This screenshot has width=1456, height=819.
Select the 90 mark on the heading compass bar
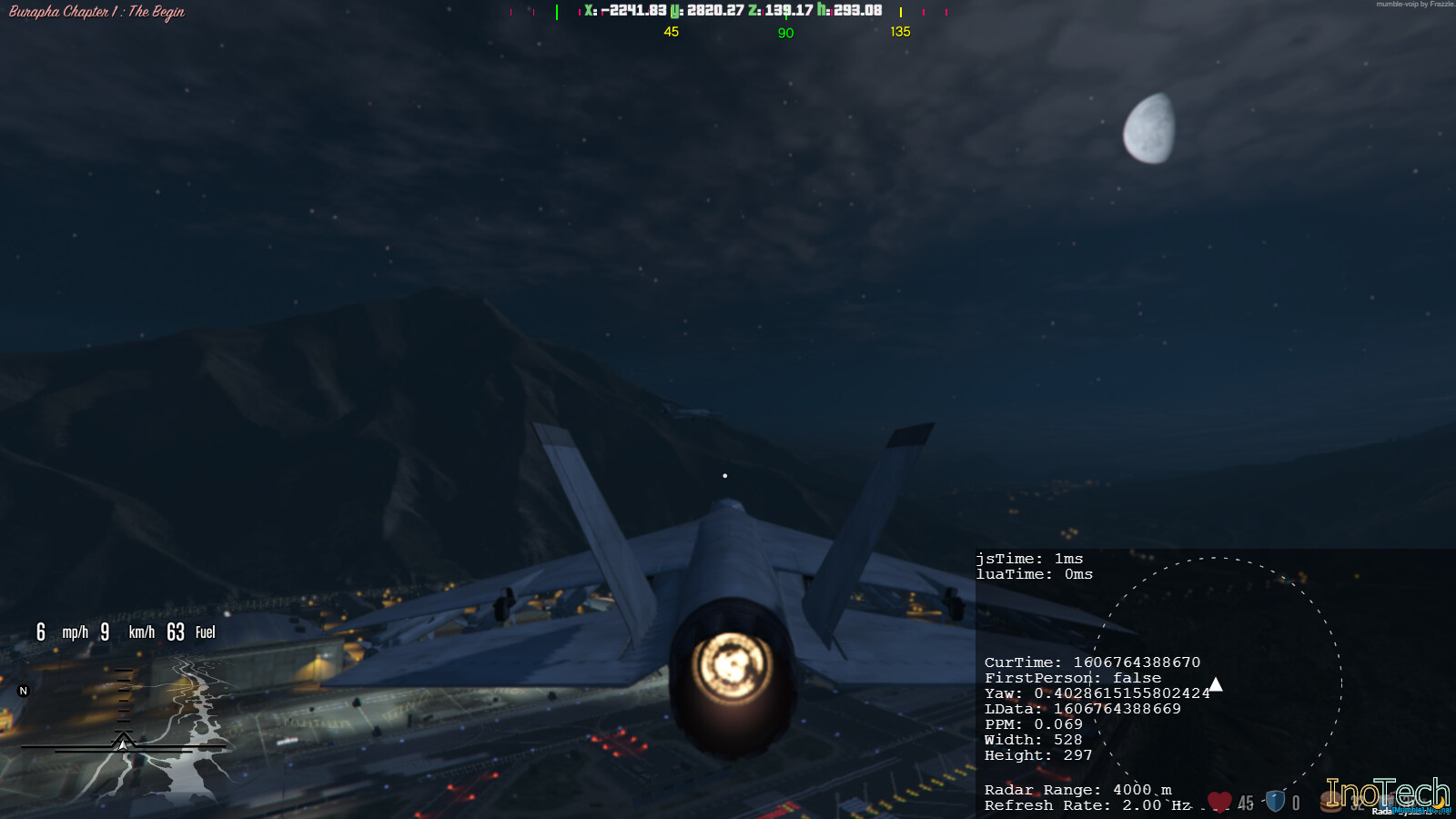[x=785, y=31]
